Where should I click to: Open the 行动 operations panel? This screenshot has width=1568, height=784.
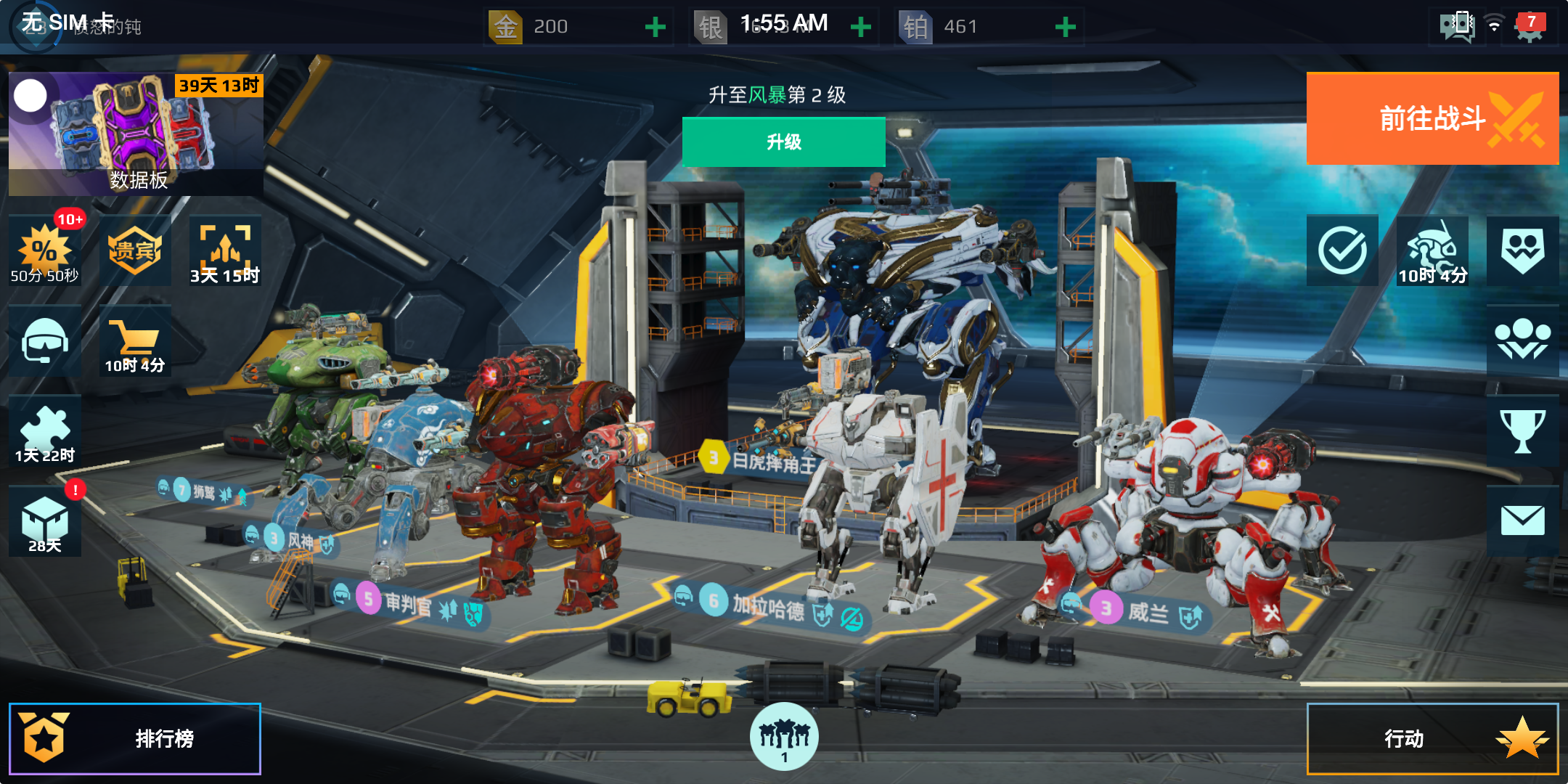pyautogui.click(x=1432, y=738)
